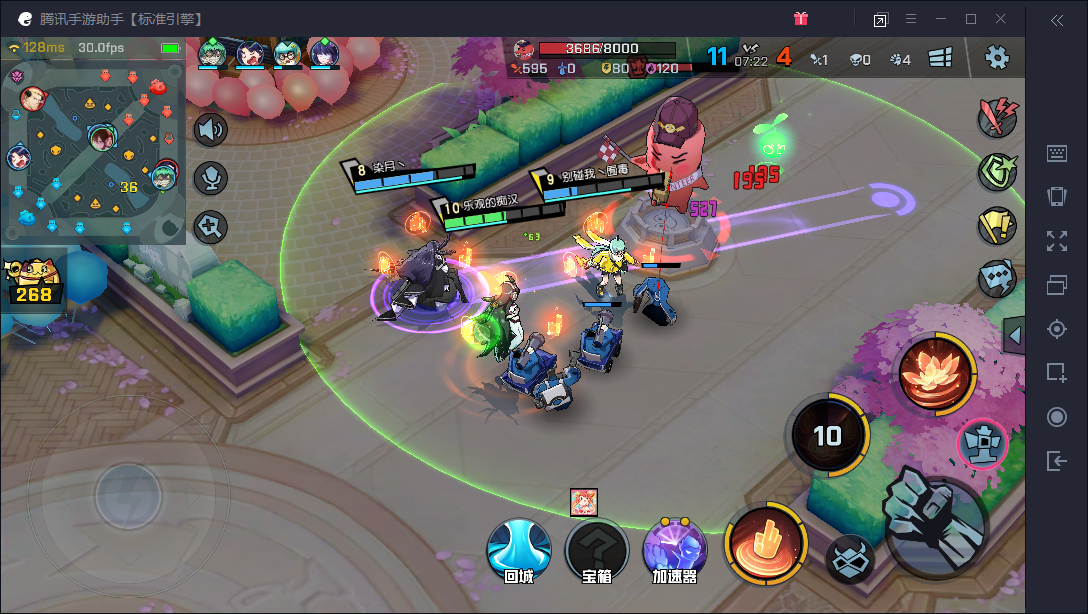Activate the 加速器 accelerator skill
Image resolution: width=1088 pixels, height=614 pixels.
click(675, 551)
